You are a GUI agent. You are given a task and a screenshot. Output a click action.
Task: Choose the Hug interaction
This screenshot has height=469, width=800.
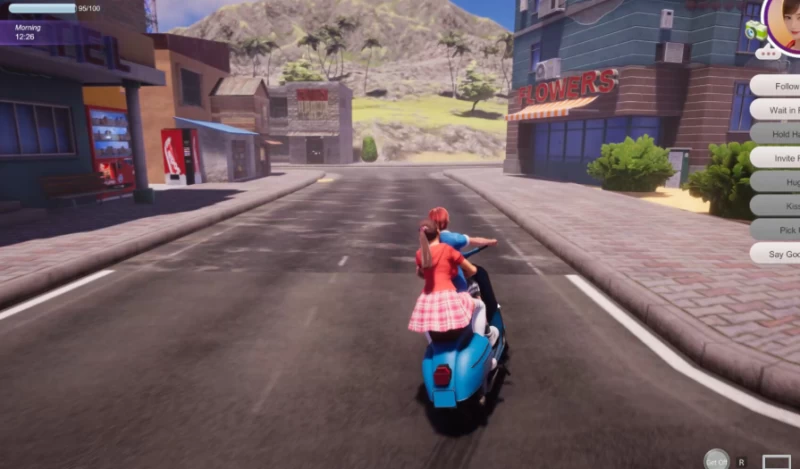point(777,182)
